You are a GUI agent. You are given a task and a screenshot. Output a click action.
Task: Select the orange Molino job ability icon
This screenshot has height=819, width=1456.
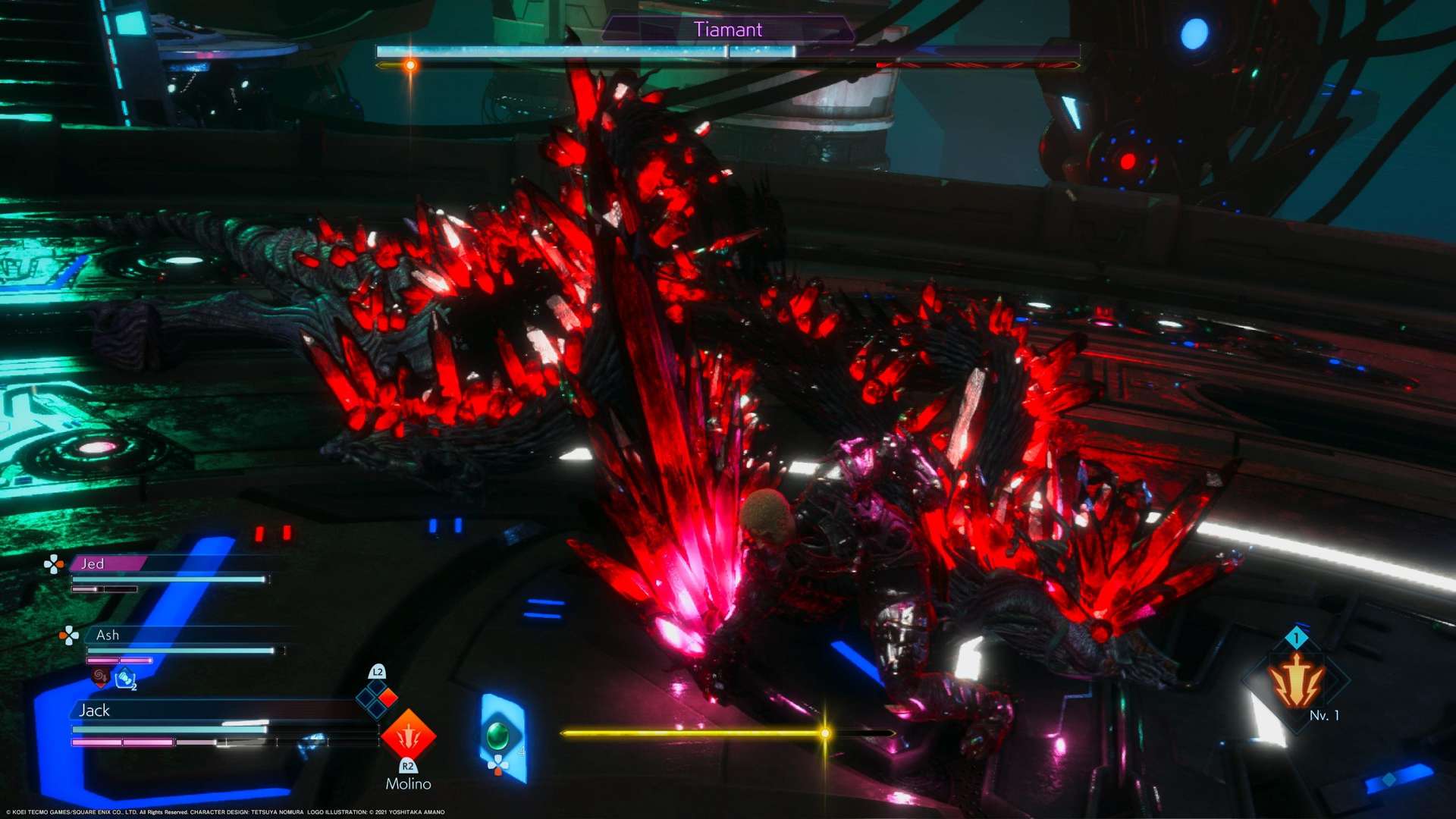pos(408,735)
